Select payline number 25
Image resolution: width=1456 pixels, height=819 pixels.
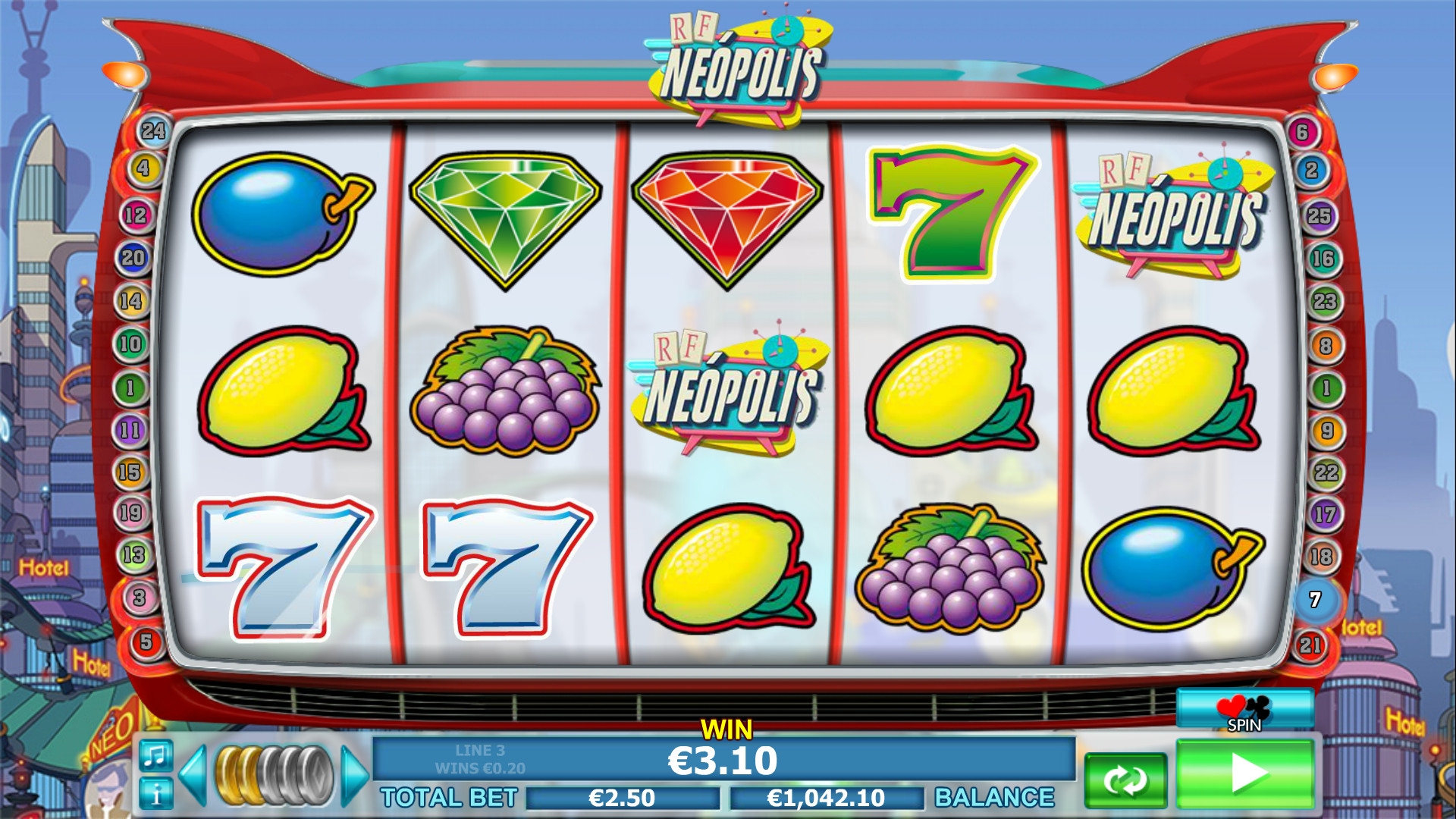click(x=1319, y=215)
